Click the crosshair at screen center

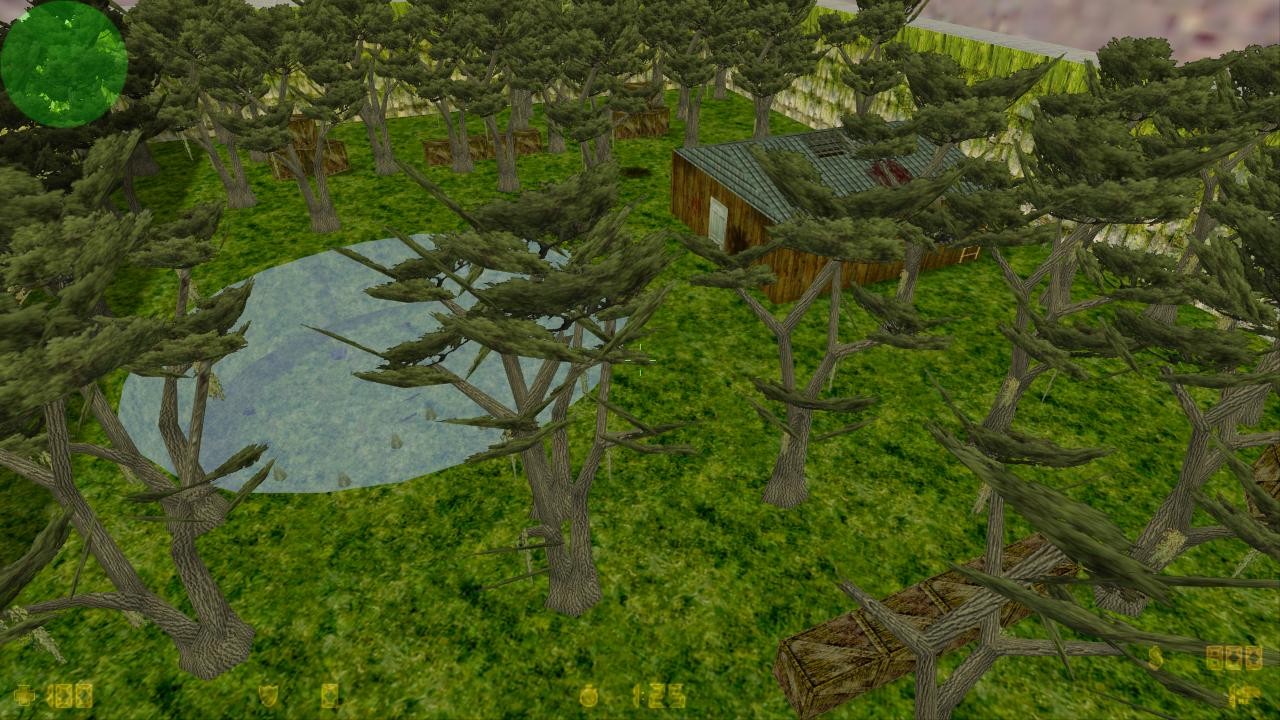point(639,360)
